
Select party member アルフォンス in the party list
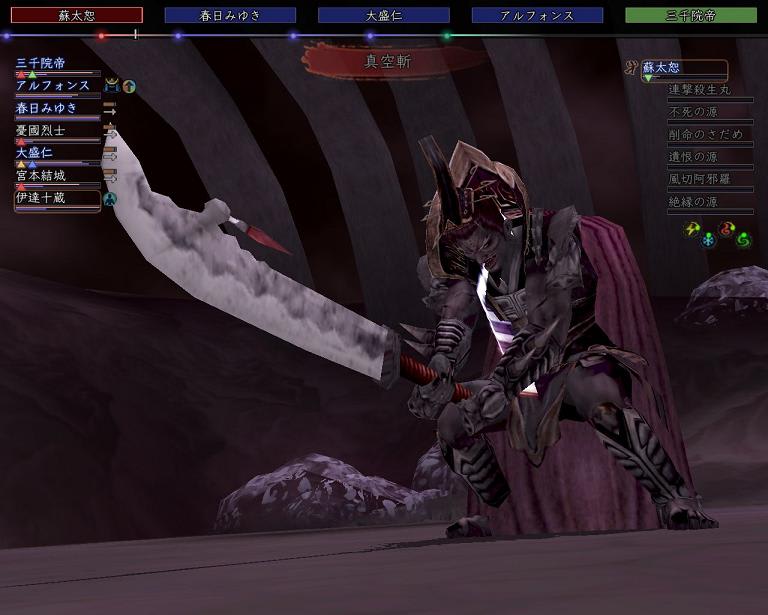click(53, 86)
